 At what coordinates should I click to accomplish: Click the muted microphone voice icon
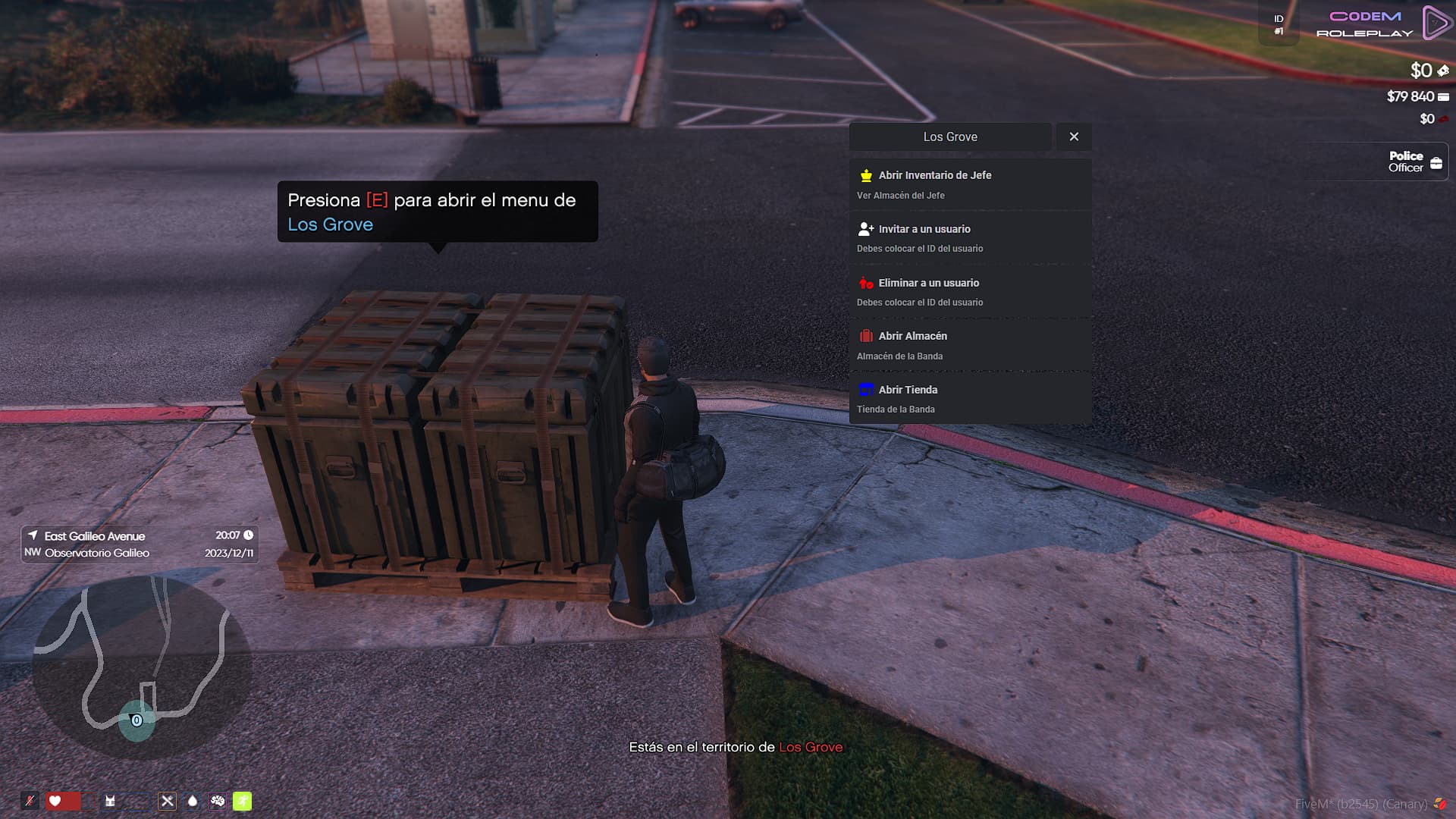30,801
